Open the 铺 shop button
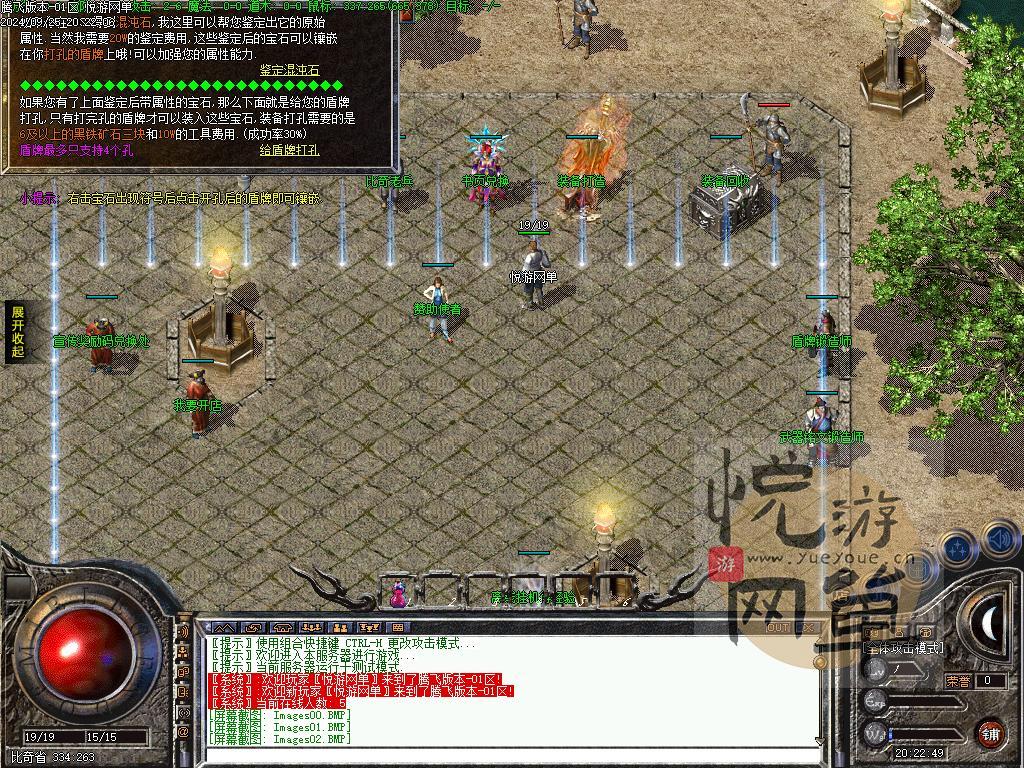The height and width of the screenshot is (768, 1024). click(990, 733)
